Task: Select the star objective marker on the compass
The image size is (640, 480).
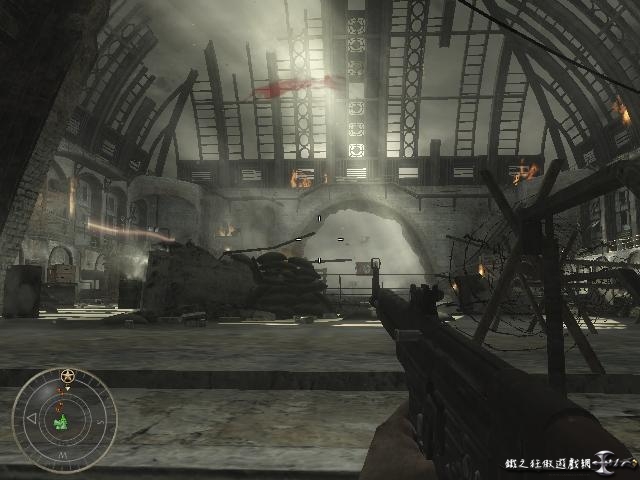Action: [67, 376]
